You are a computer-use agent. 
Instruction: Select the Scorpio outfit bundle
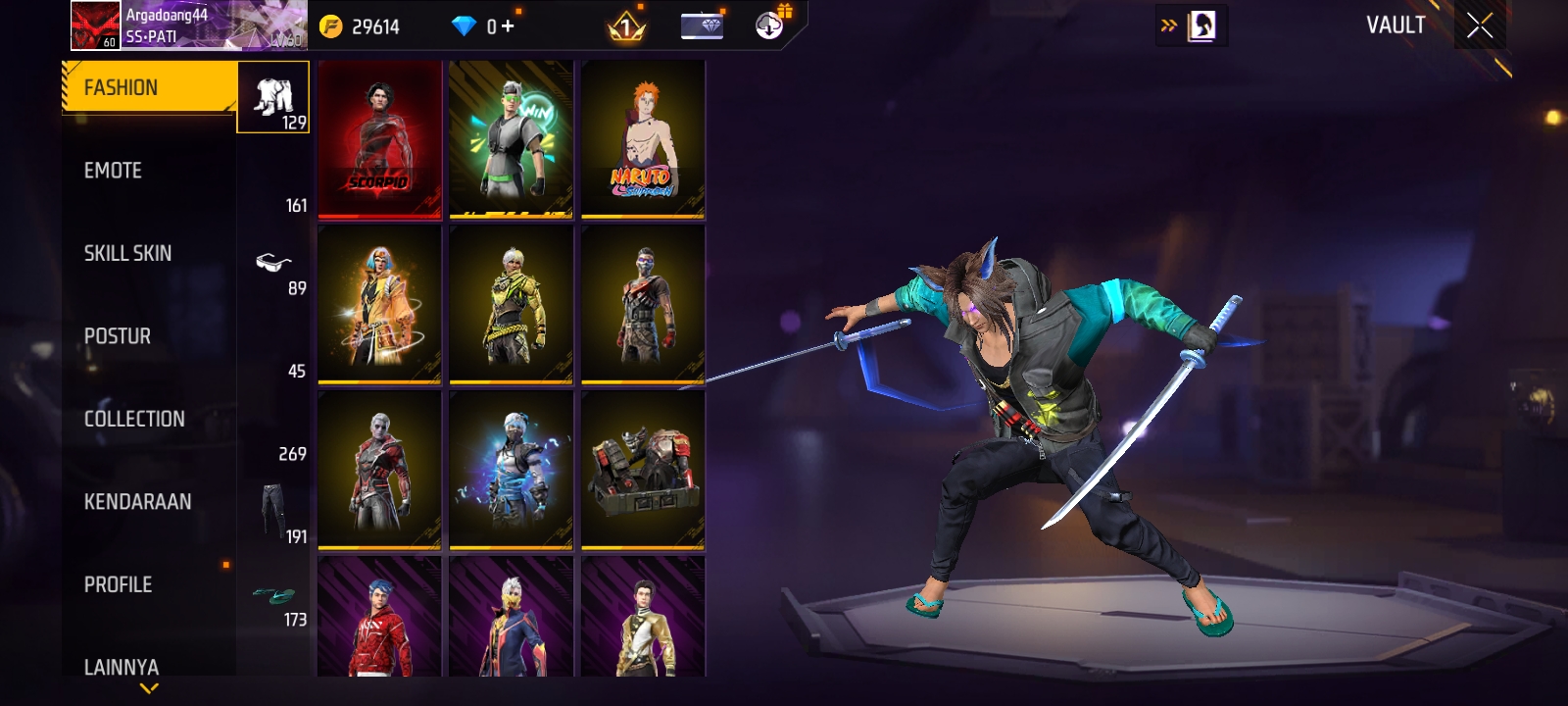tap(379, 138)
